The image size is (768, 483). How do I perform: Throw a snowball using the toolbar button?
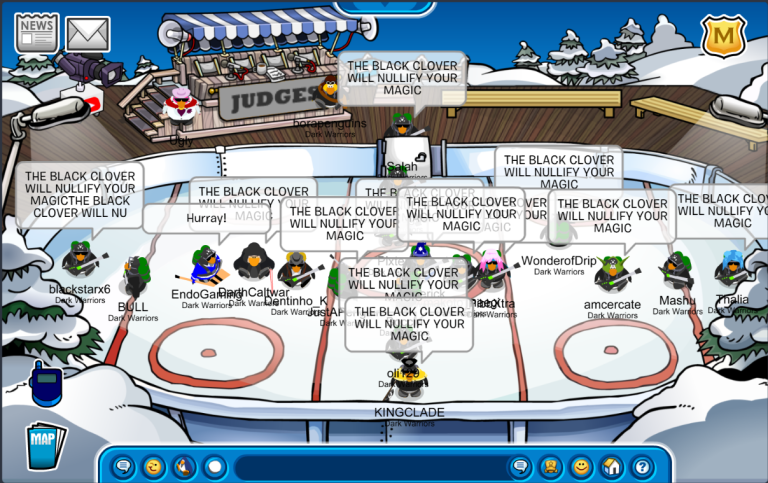[x=214, y=466]
